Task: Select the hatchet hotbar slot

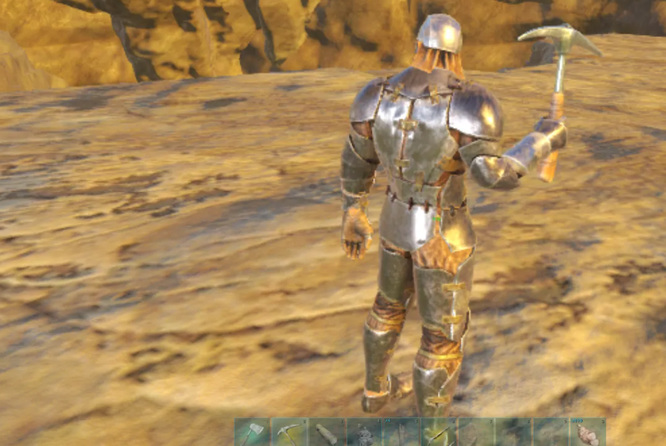Action: pyautogui.click(x=252, y=433)
